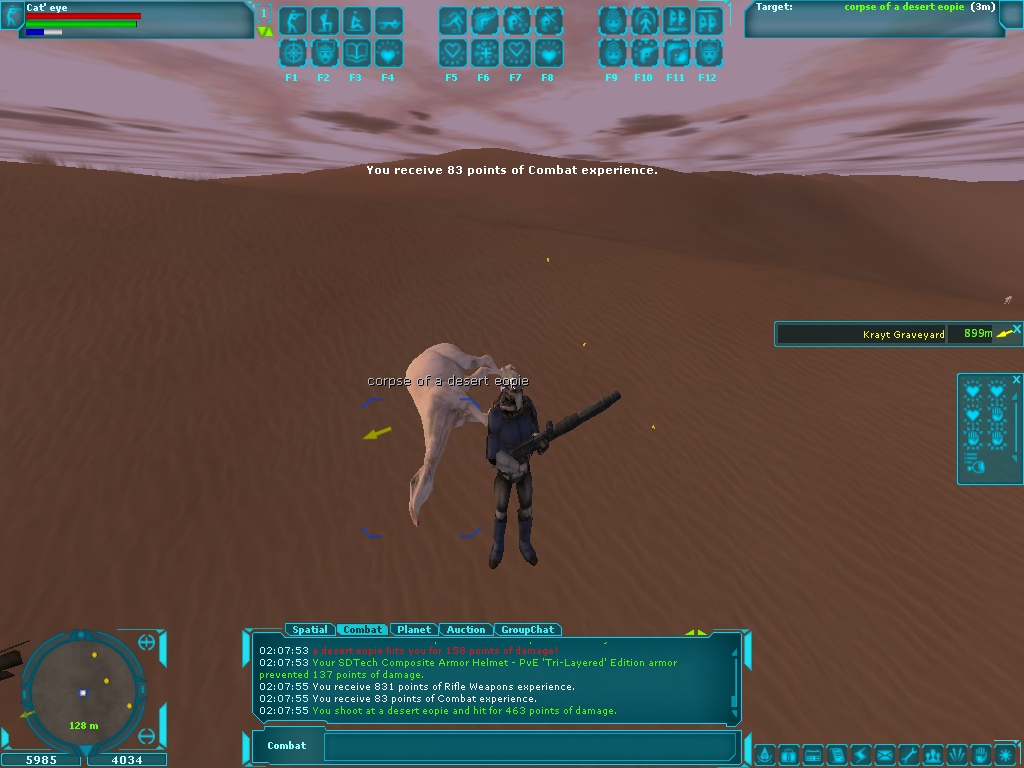The height and width of the screenshot is (768, 1024).
Task: Switch to the Spatial chat tab
Action: coord(310,630)
